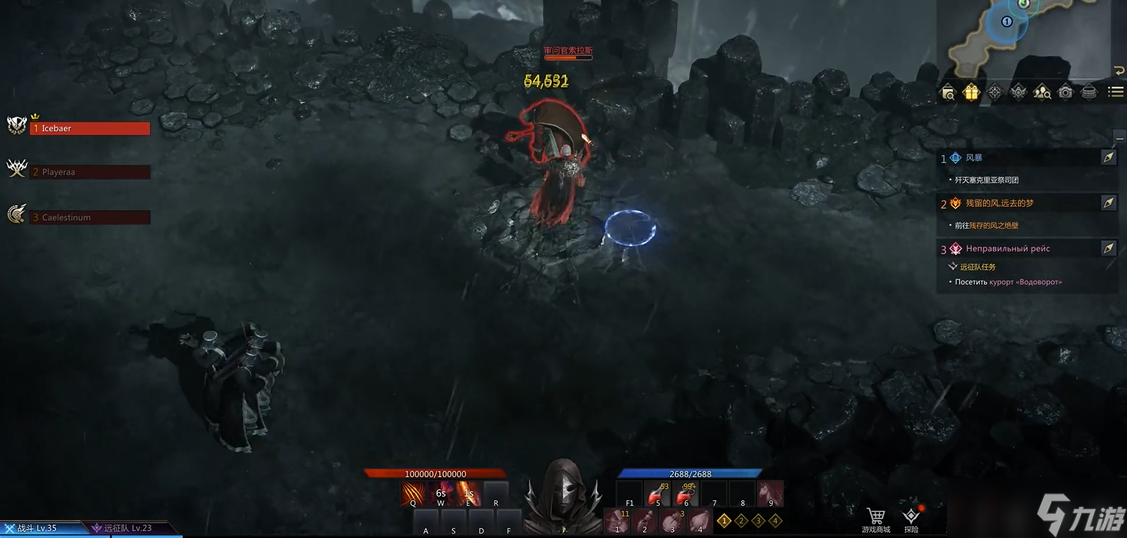
Task: Collapse the quest tracker with minus button
Action: tap(1119, 137)
